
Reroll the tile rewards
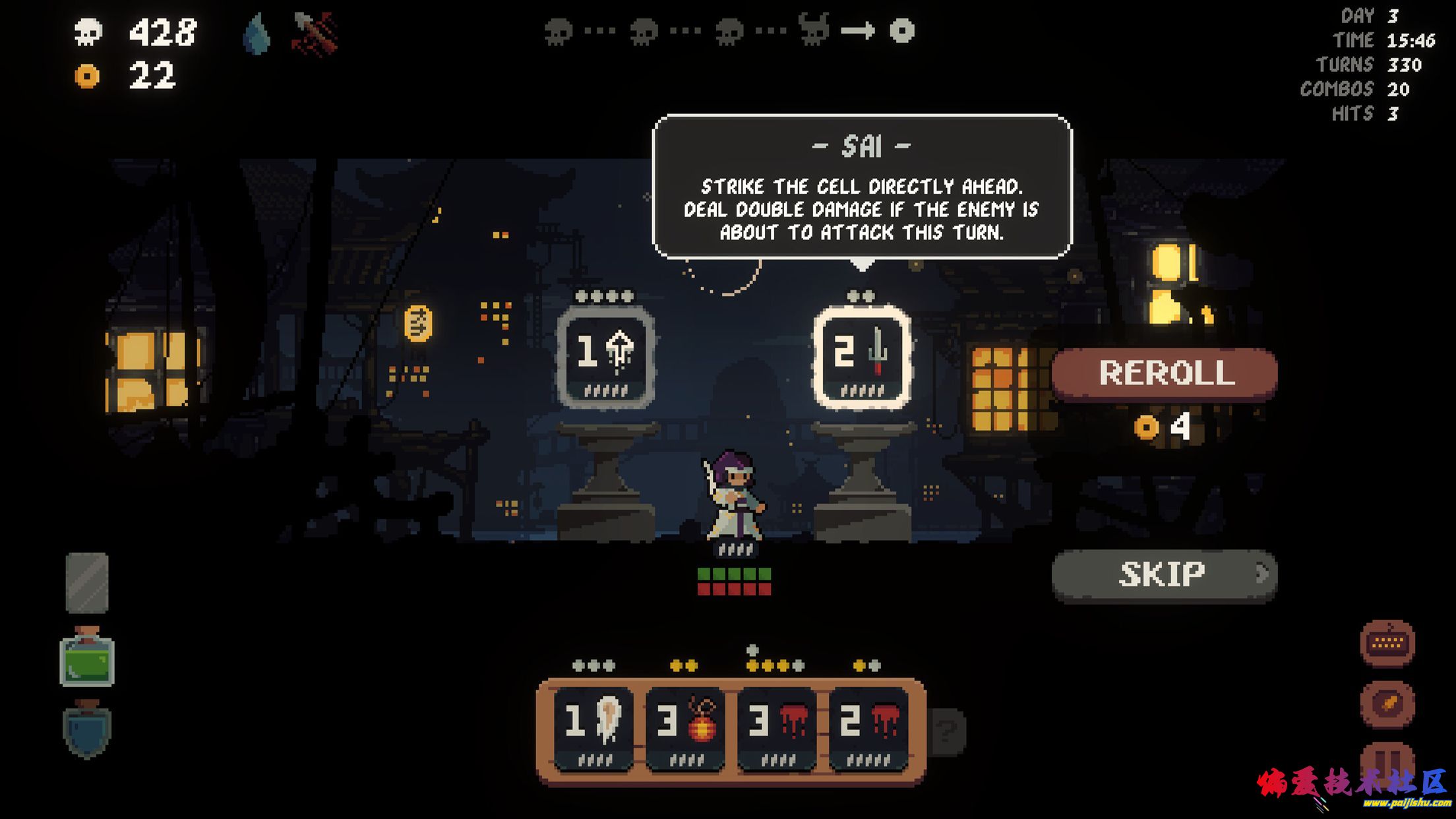(x=1165, y=373)
